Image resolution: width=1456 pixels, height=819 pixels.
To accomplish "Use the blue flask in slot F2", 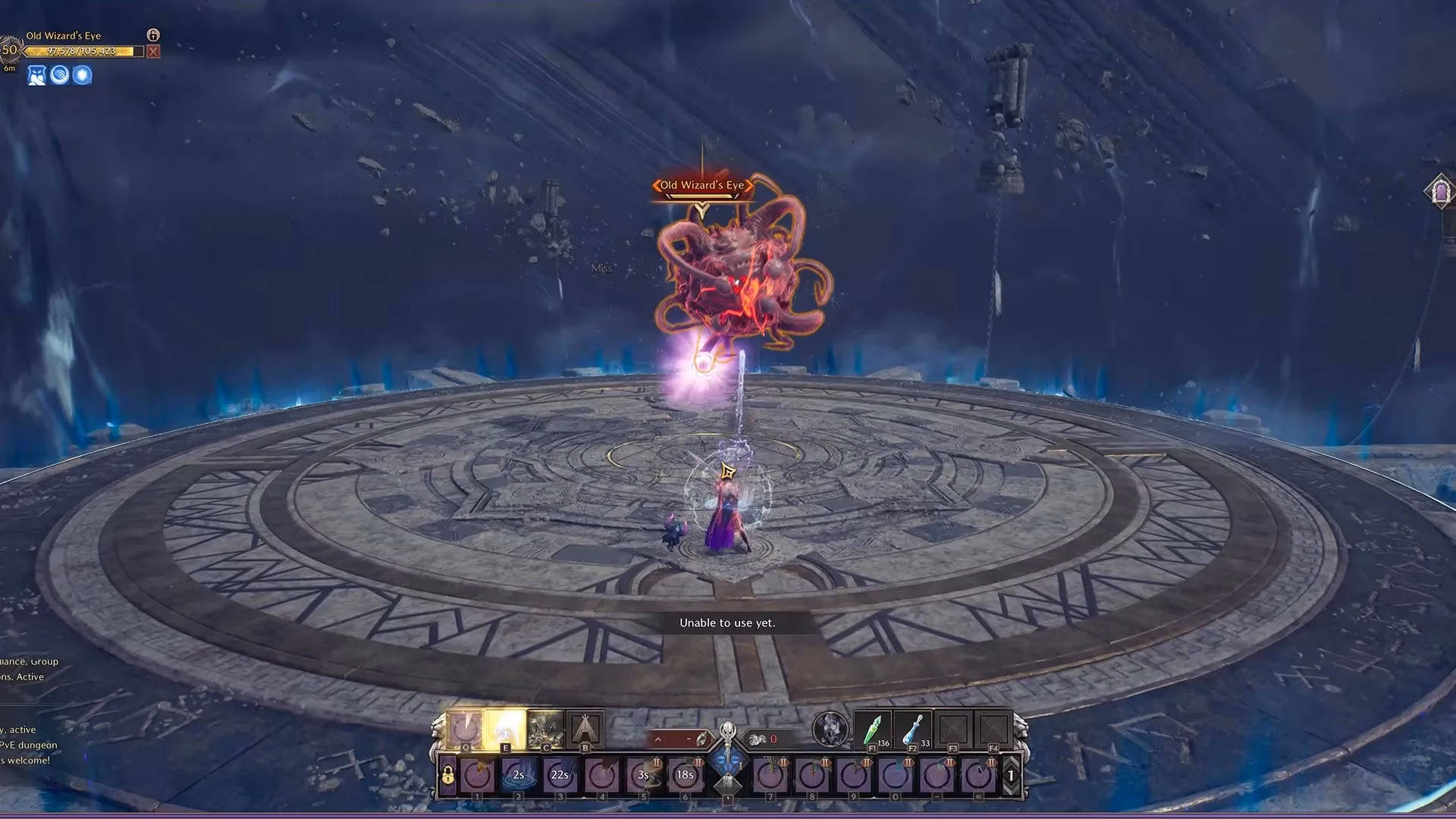I will [912, 730].
